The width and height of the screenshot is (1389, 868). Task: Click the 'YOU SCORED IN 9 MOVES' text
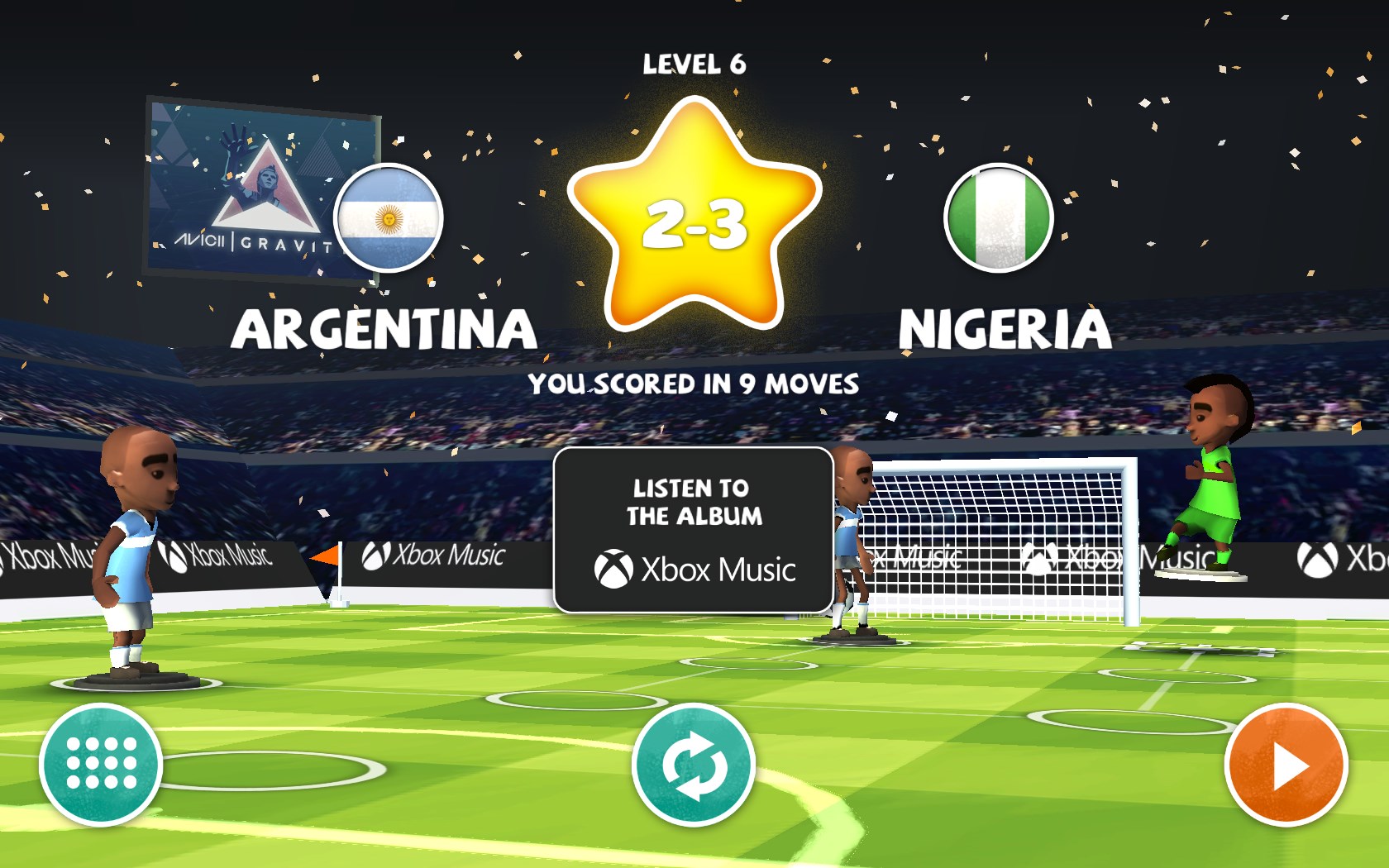(694, 382)
